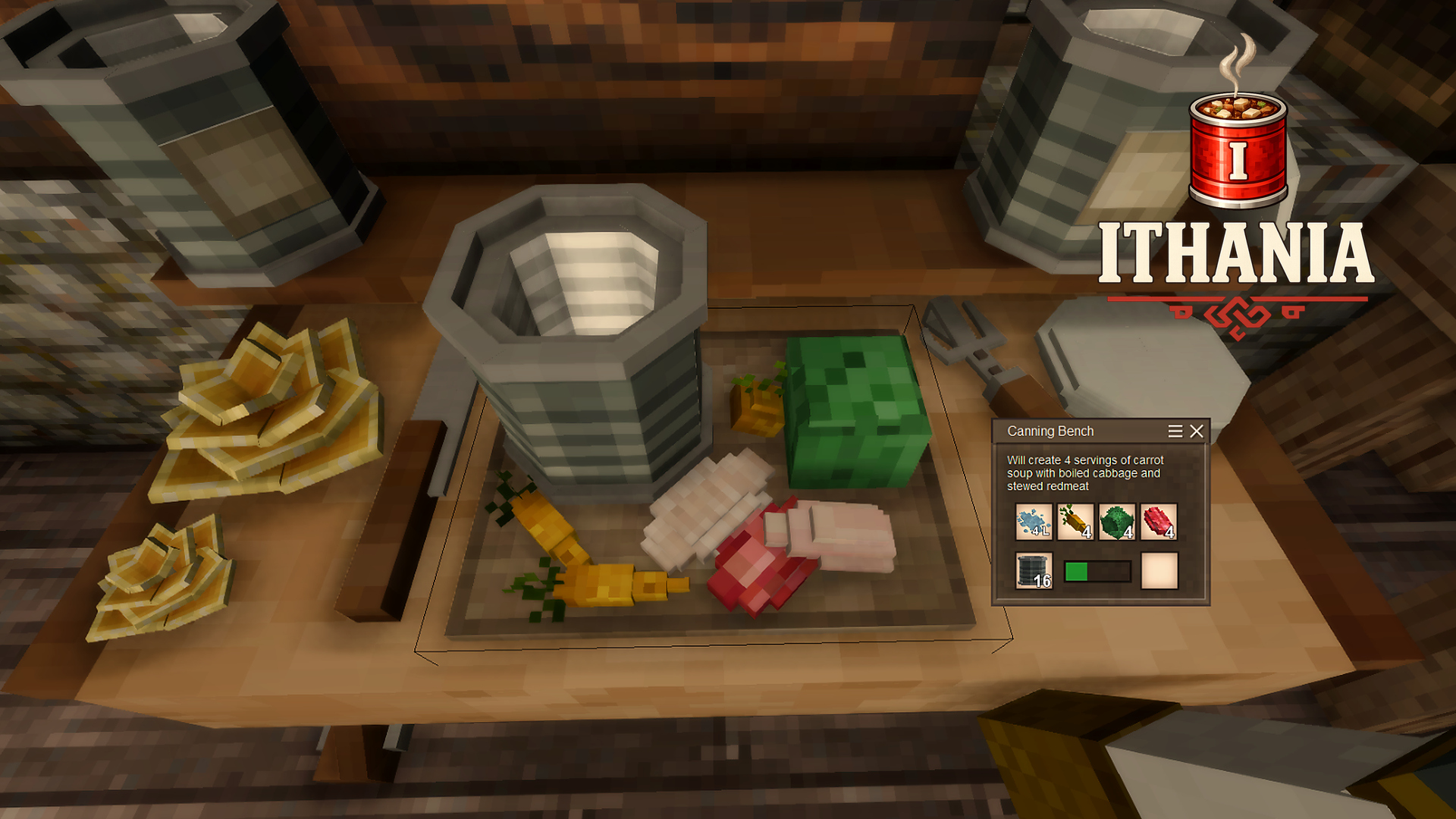Select the empty cans slot with 16

coord(1034,570)
